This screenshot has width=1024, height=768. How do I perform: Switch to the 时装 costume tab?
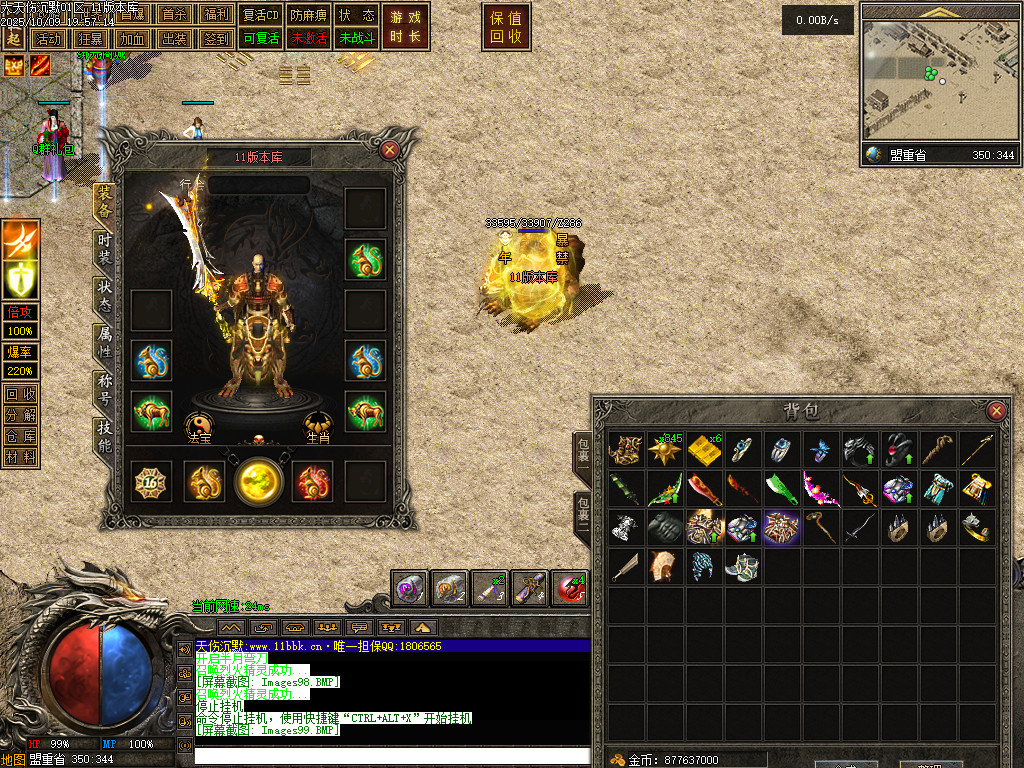click(x=104, y=250)
